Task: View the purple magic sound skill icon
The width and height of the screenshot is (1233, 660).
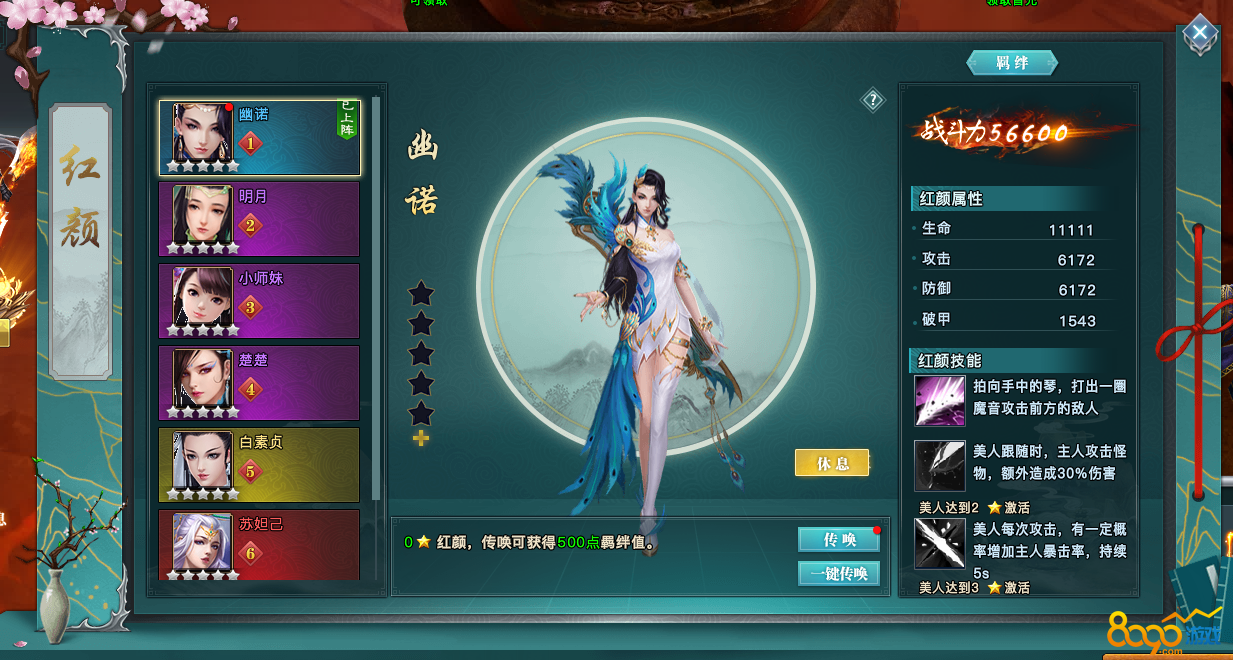Action: (939, 401)
